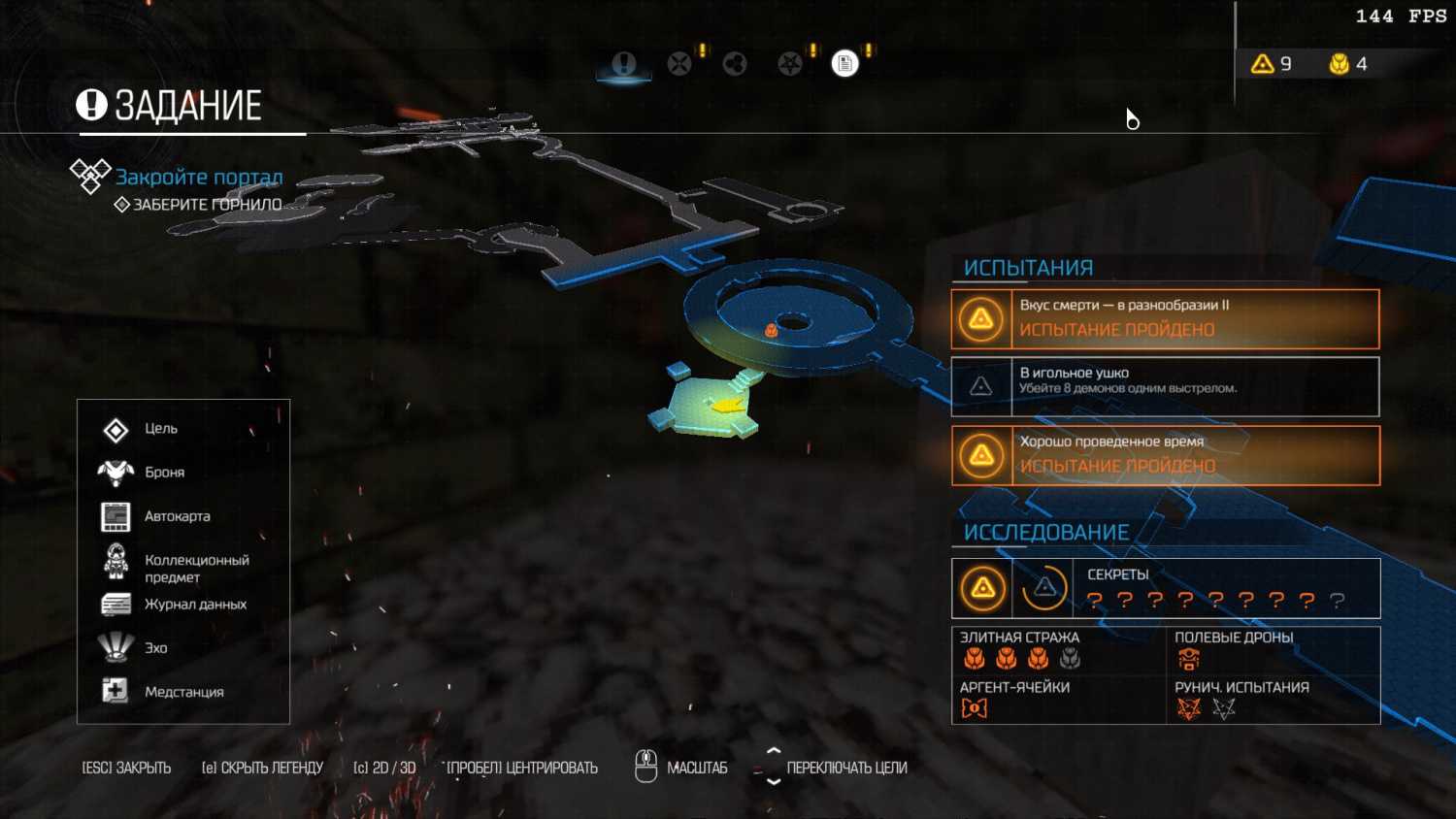Close the map with 'Закрыть'
Screen dimensions: 1456x819
point(126,768)
